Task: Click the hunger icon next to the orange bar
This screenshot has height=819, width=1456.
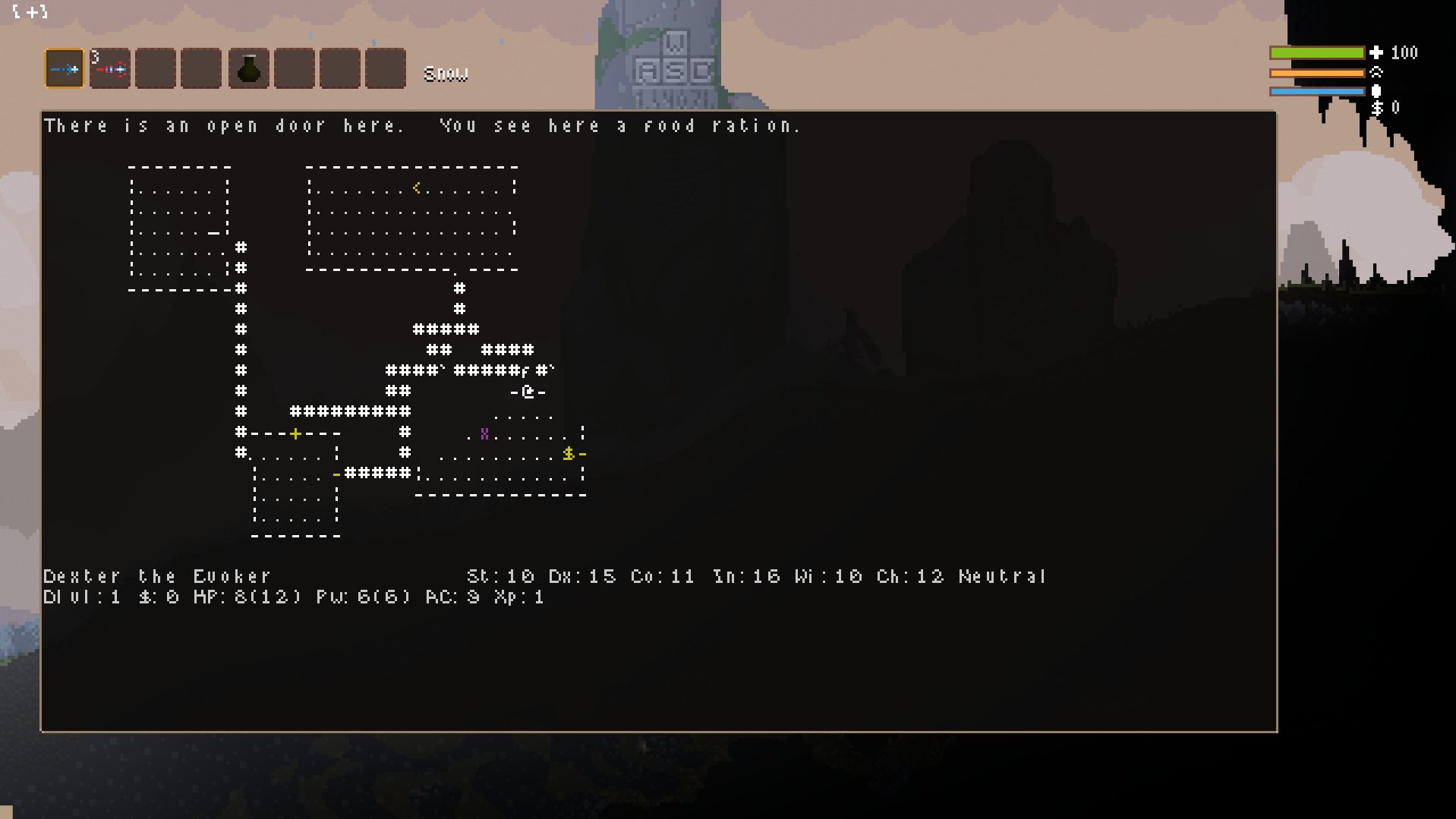Action: pyautogui.click(x=1376, y=74)
